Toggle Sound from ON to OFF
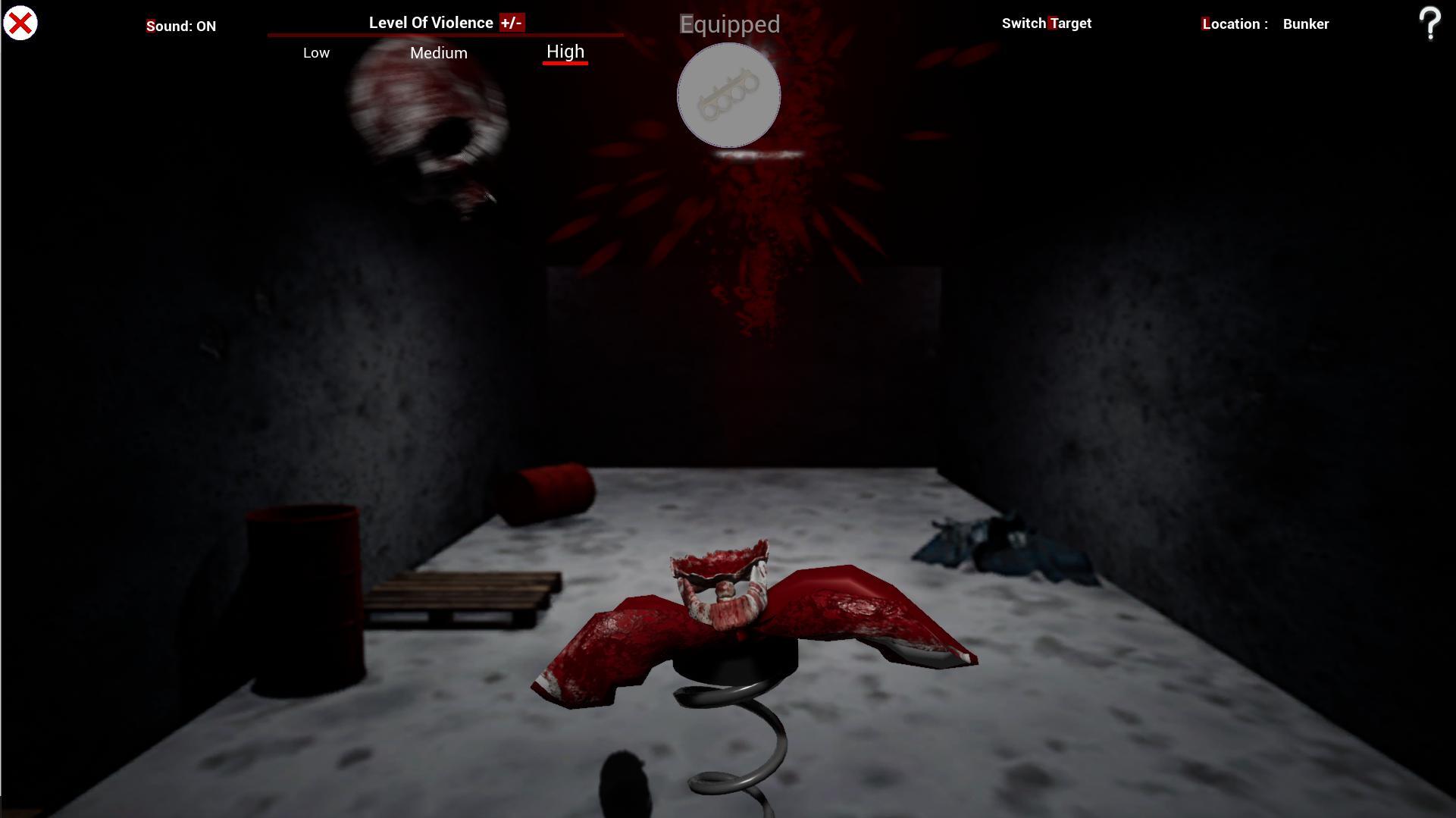Screen dimensions: 1456x818 tap(181, 26)
